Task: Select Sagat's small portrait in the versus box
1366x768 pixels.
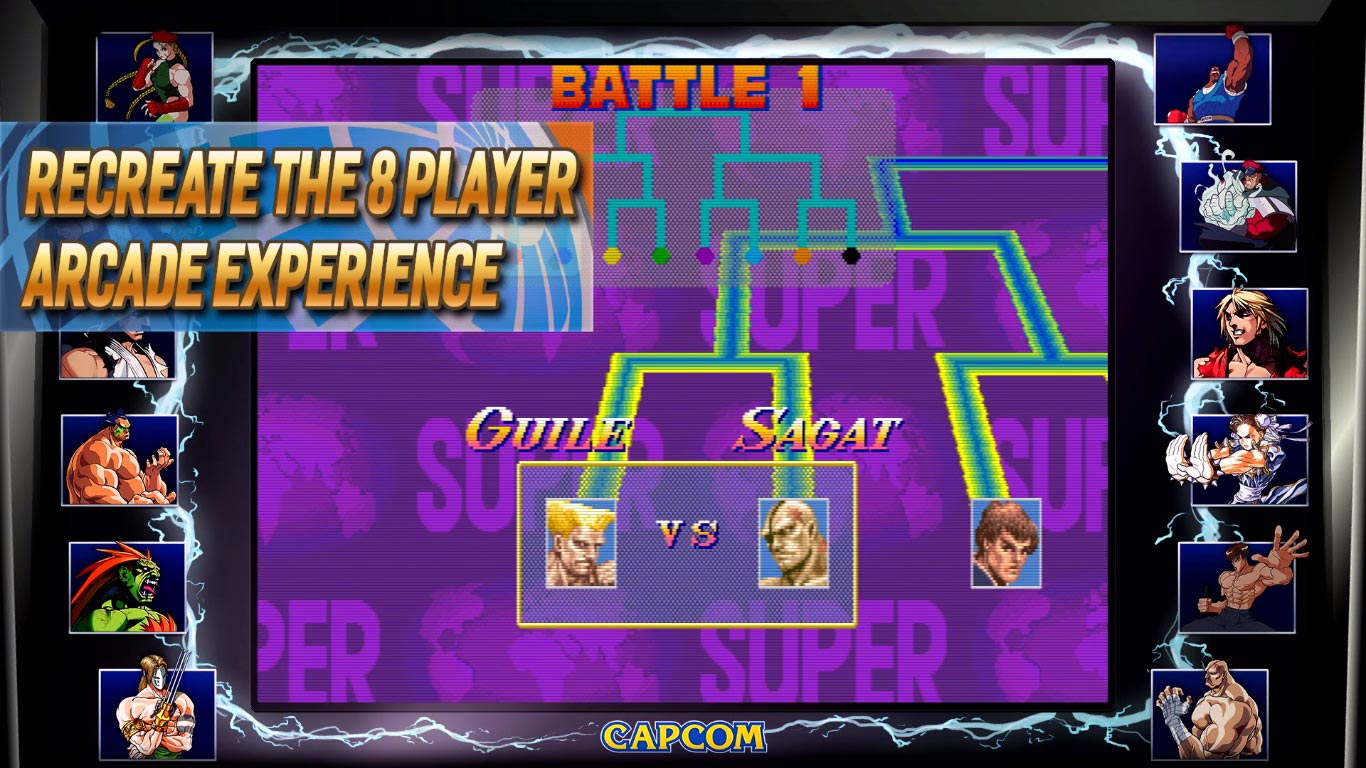Action: point(793,543)
